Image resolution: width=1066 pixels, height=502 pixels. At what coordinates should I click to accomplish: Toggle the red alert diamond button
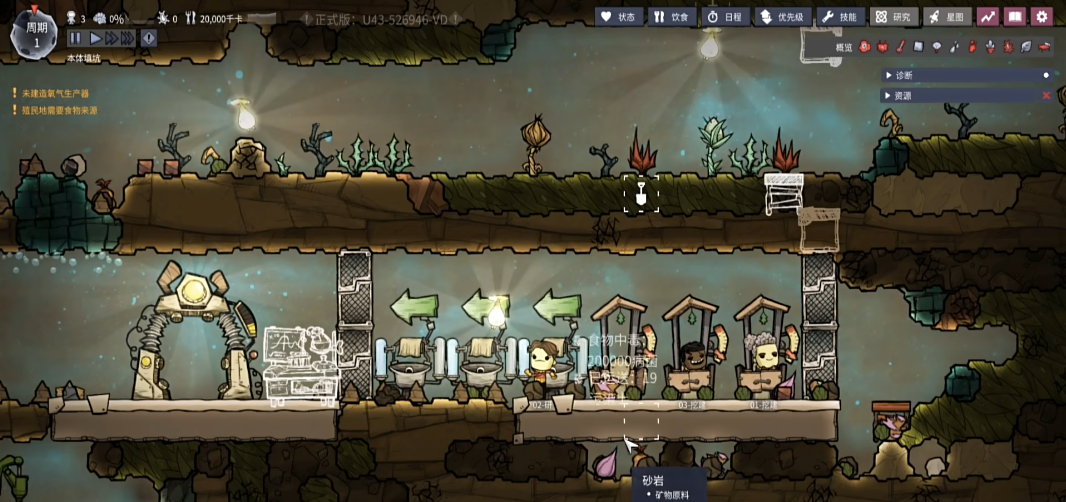pos(149,38)
